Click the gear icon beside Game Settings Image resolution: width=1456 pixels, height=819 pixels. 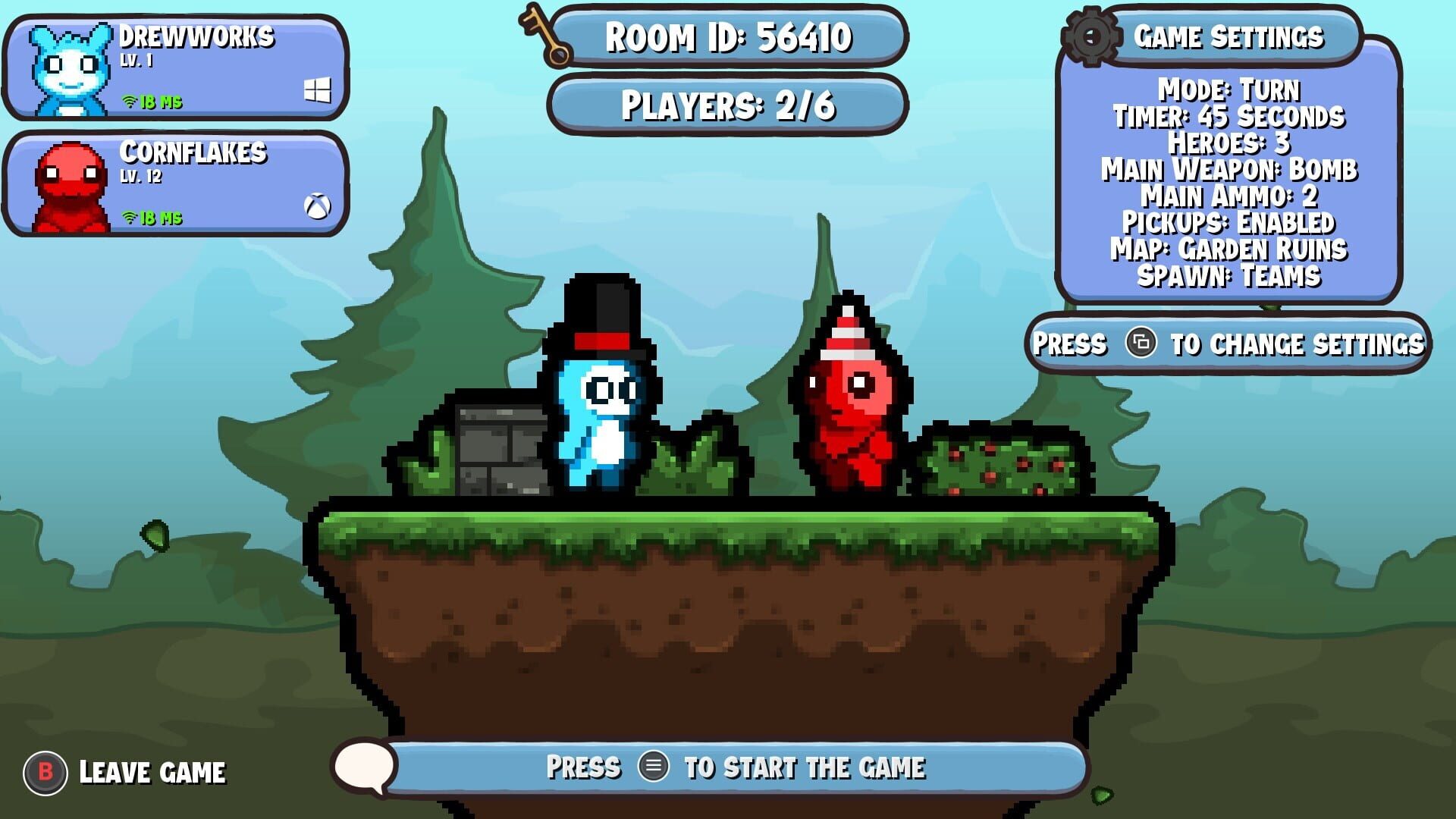pyautogui.click(x=1091, y=36)
